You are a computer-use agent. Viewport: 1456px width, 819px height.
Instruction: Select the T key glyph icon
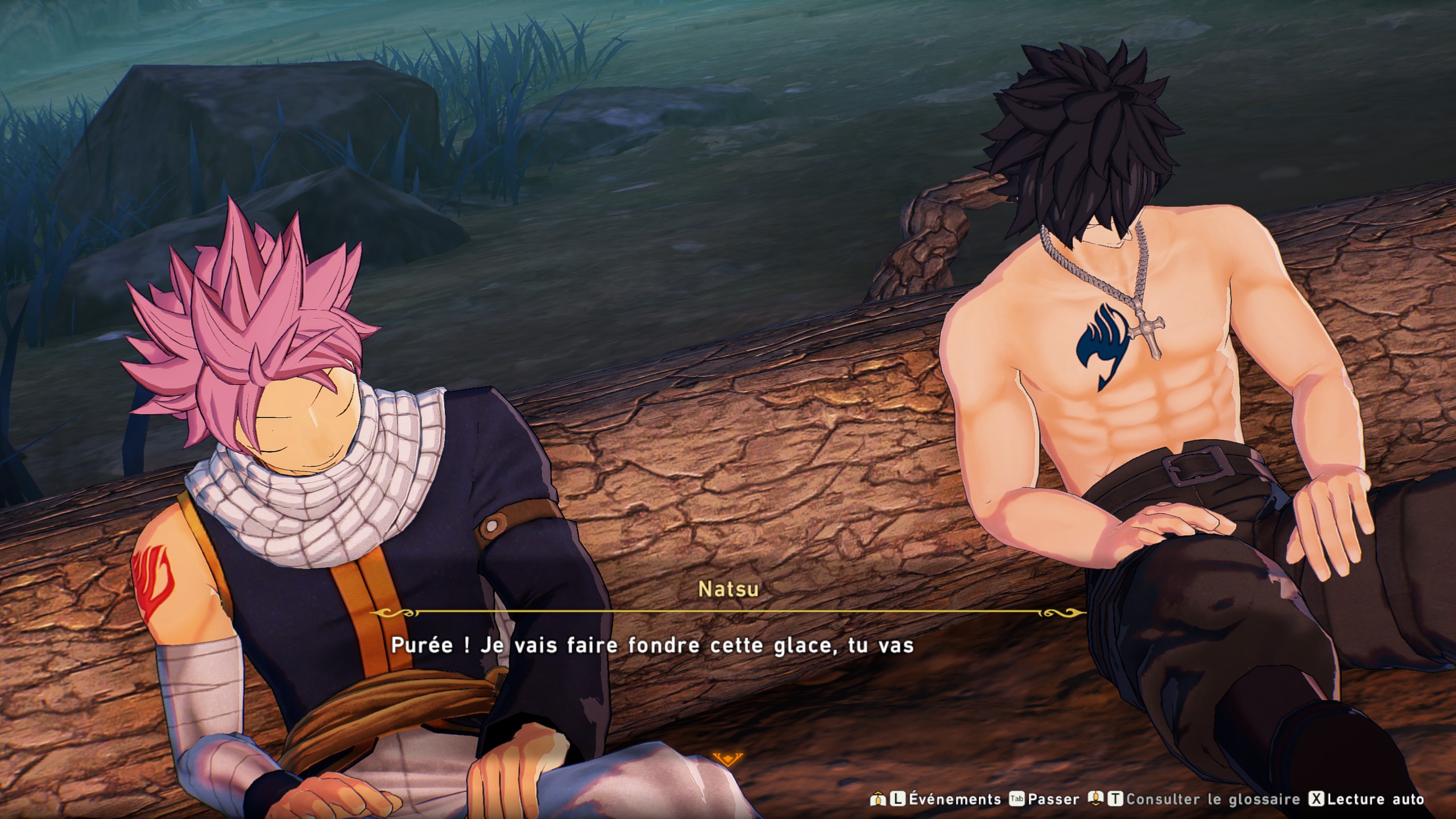[x=1116, y=798]
